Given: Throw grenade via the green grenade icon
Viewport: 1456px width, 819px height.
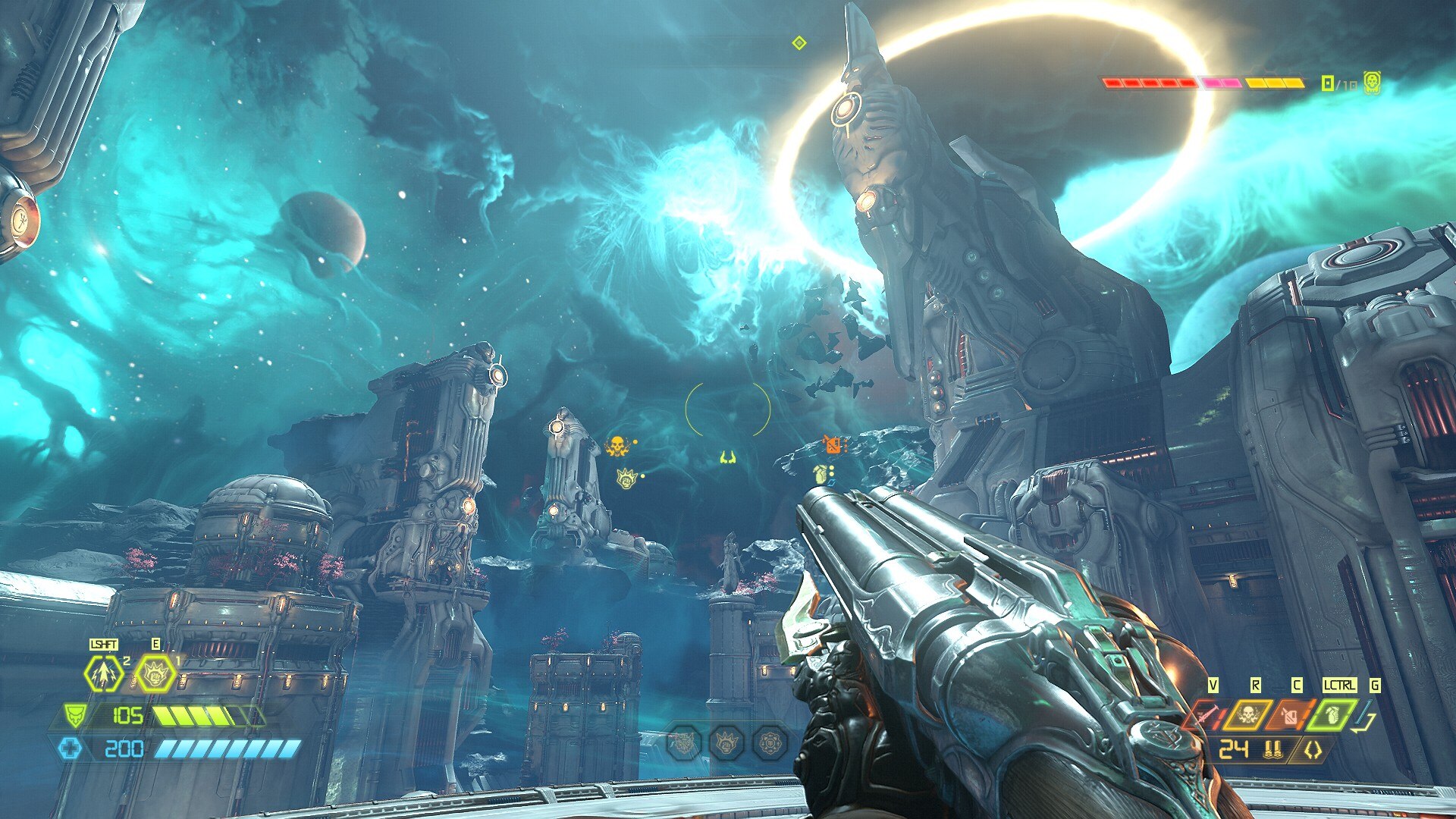Looking at the screenshot, I should tap(1332, 714).
